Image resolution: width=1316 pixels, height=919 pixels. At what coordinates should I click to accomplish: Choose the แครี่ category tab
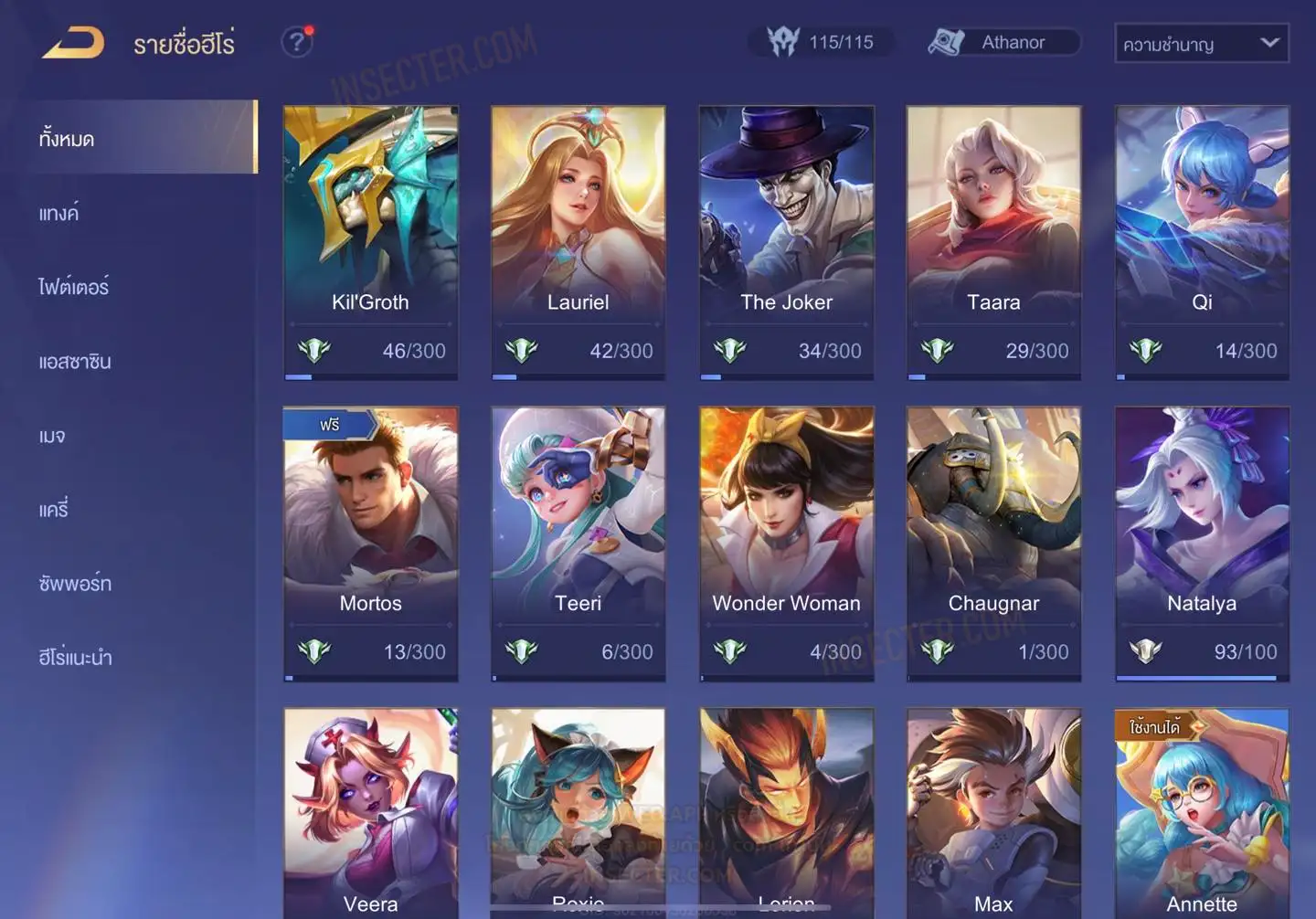click(x=54, y=510)
